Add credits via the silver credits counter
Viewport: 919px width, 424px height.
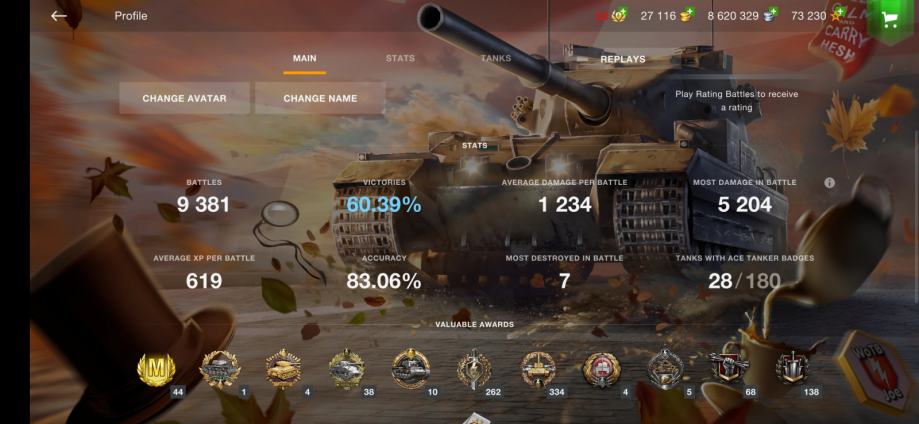[743, 16]
